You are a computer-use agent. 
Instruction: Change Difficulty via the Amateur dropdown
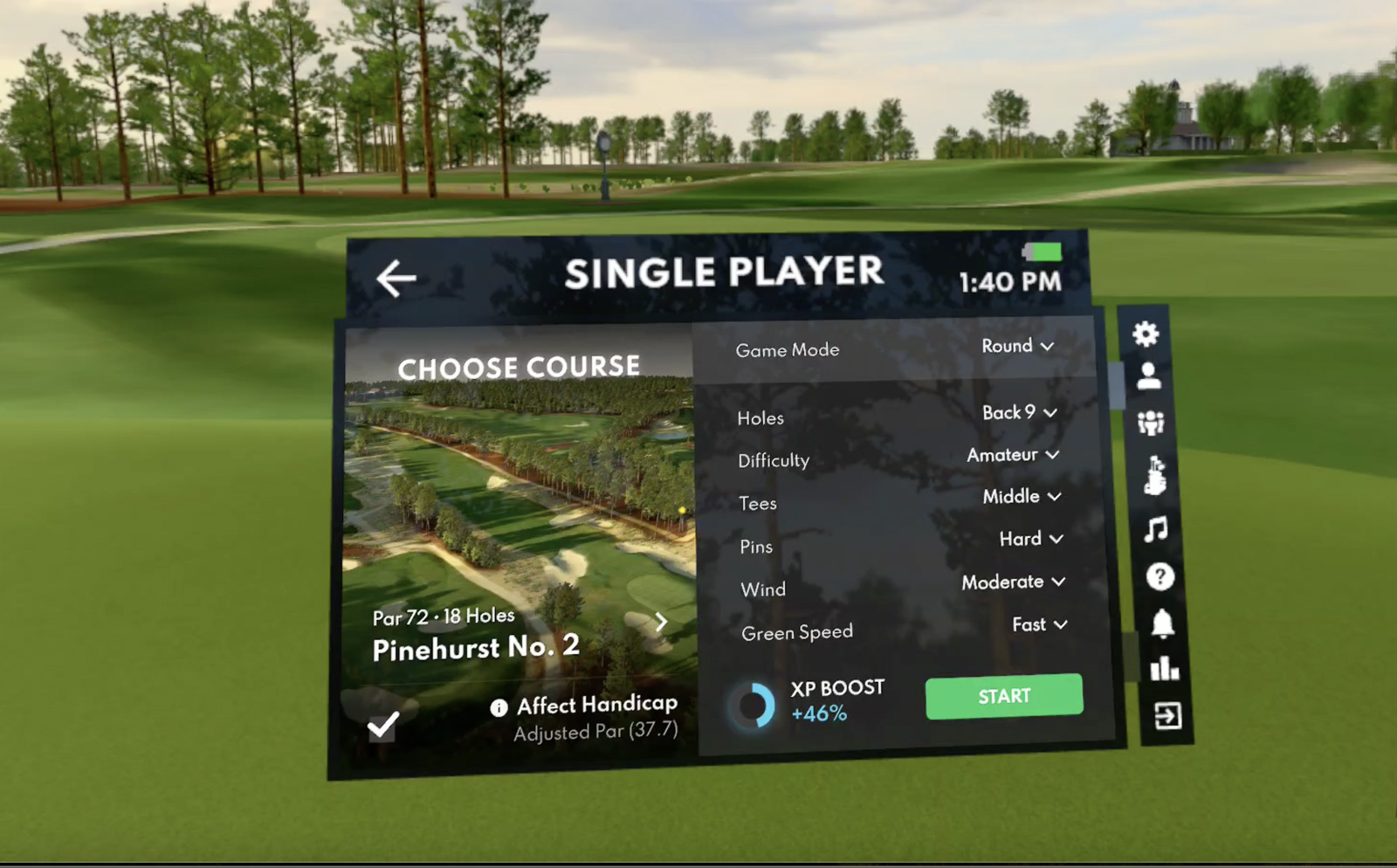(1011, 455)
